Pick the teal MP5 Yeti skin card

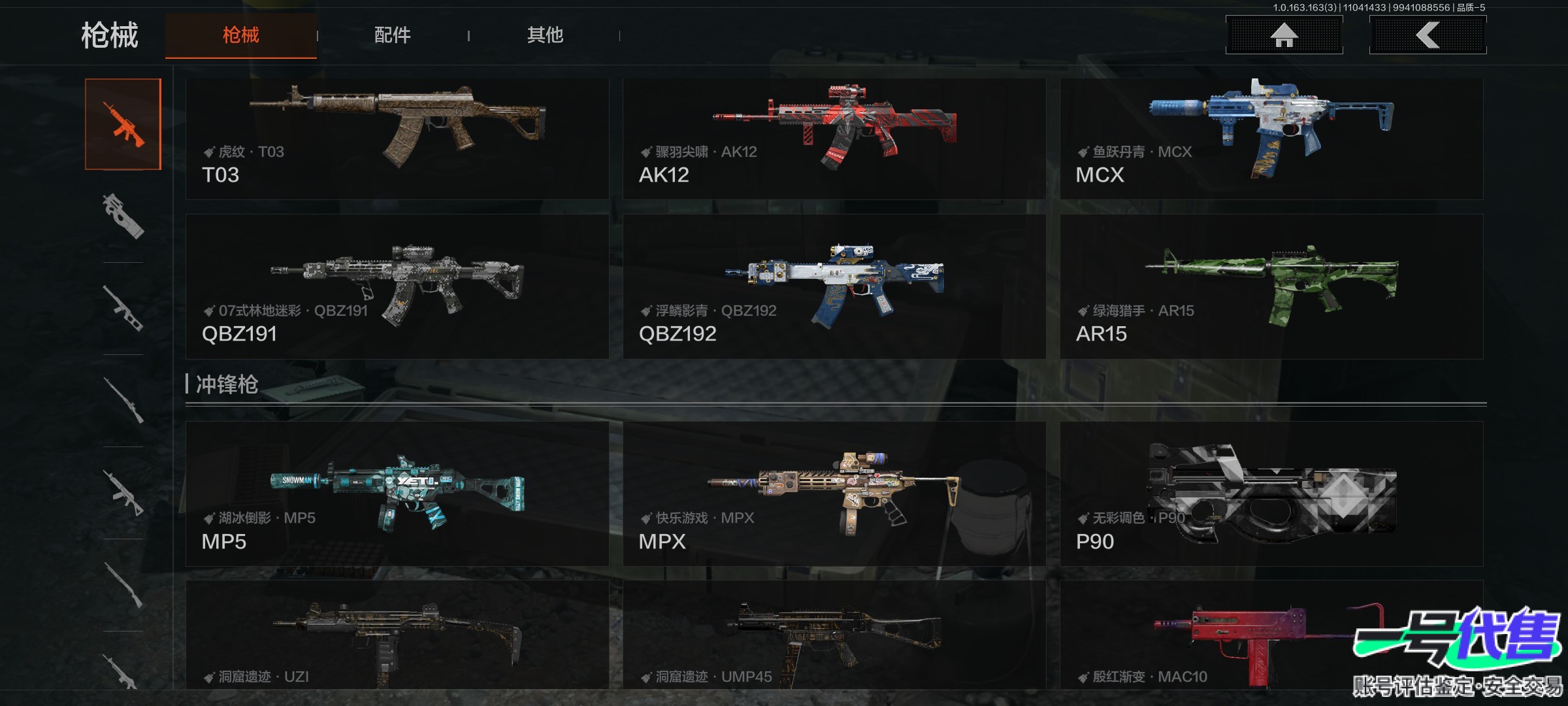pyautogui.click(x=397, y=494)
